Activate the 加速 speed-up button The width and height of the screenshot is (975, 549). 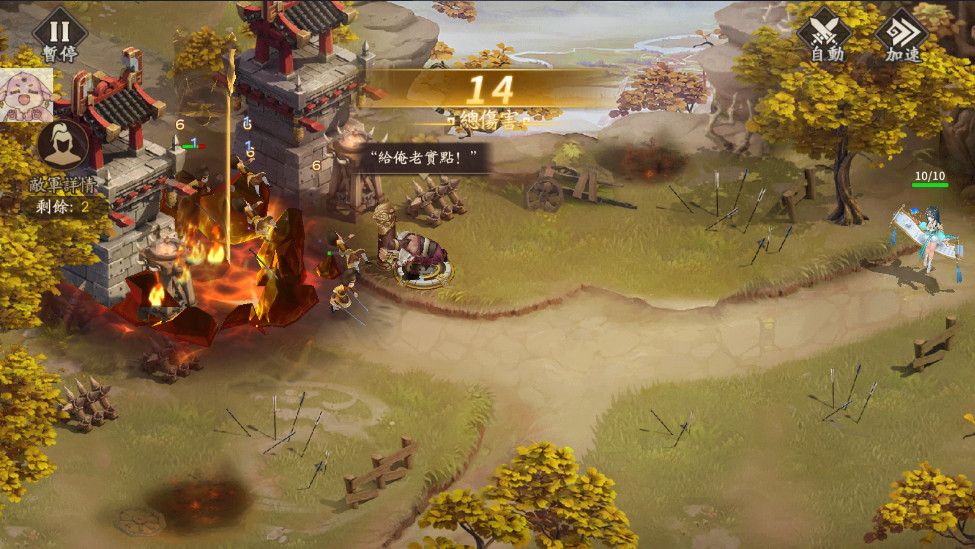(901, 33)
